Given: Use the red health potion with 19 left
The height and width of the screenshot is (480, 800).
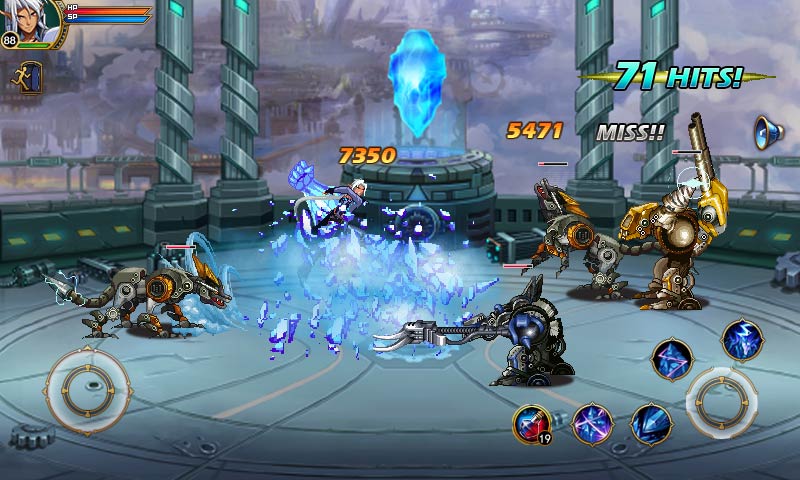Looking at the screenshot, I should click(532, 424).
